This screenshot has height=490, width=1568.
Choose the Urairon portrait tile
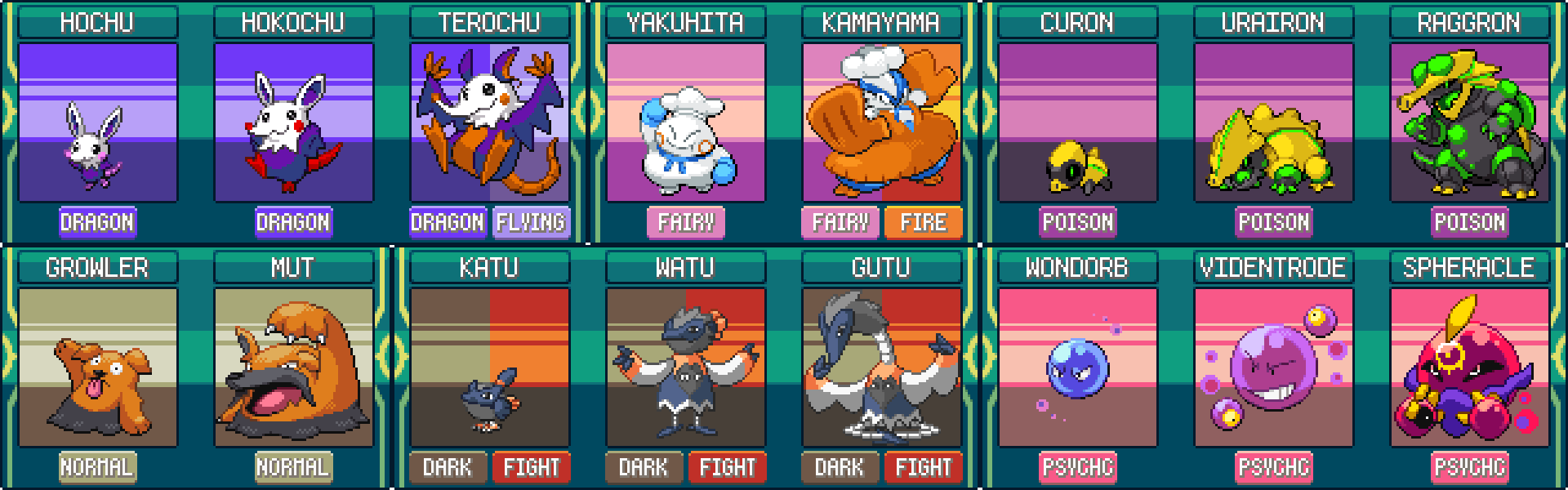1273,122
